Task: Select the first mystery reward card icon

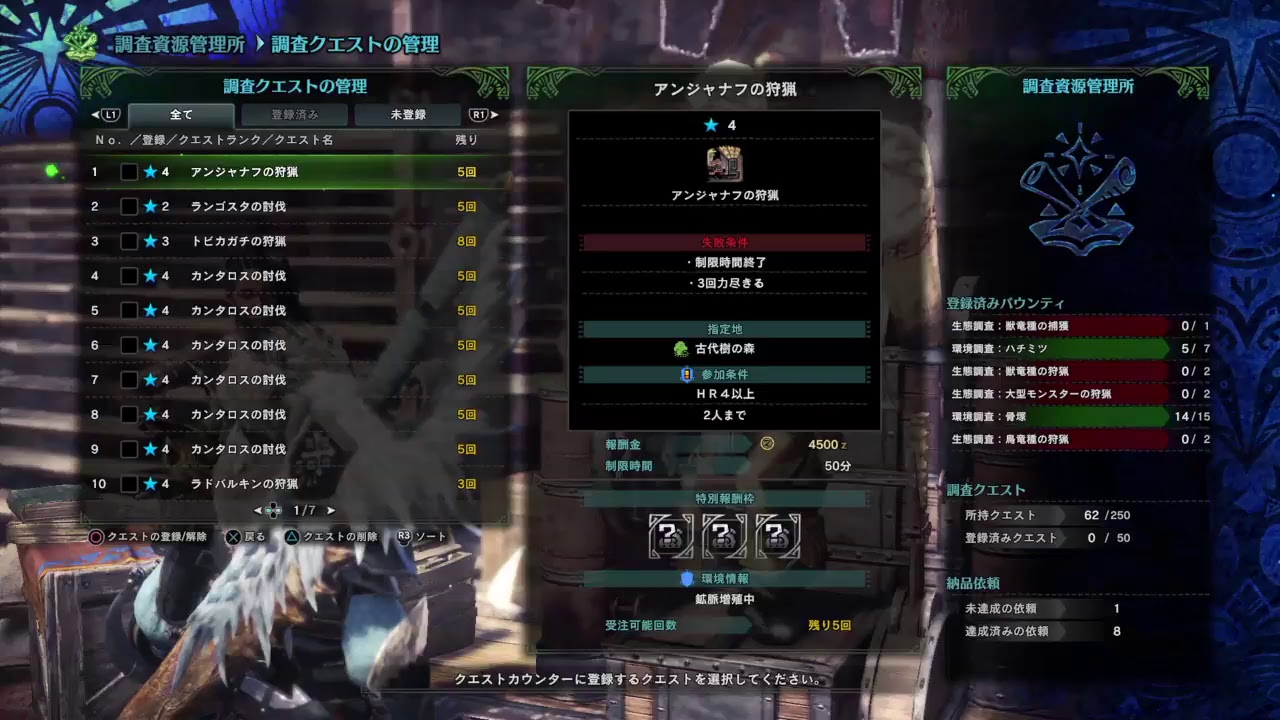Action: pos(669,536)
